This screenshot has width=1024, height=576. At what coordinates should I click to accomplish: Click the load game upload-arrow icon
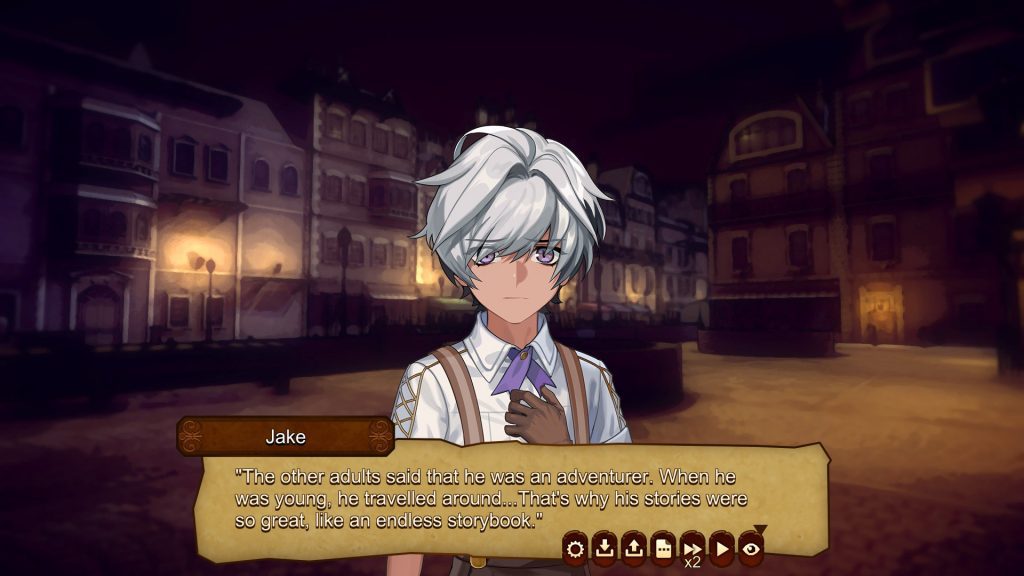[633, 547]
